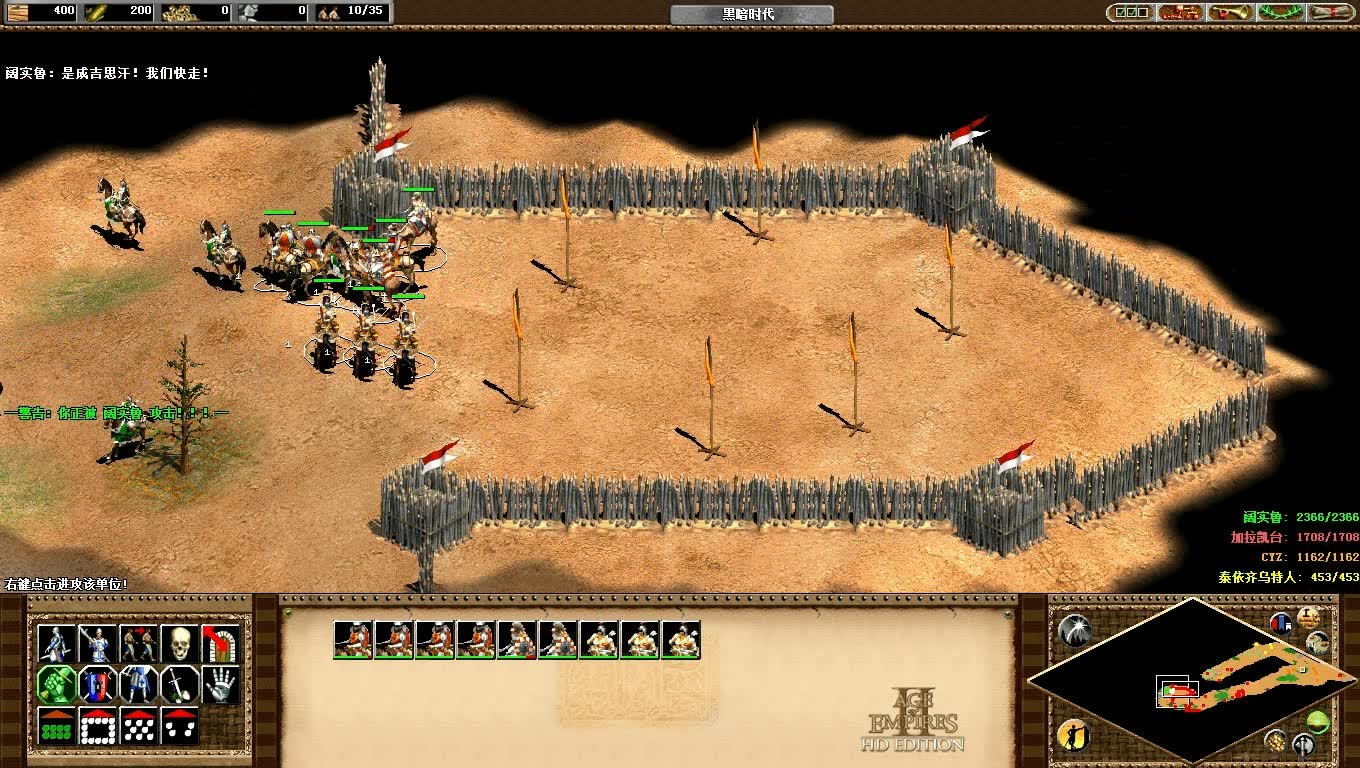Select the Patrol command icon
Image resolution: width=1360 pixels, height=768 pixels.
point(57,643)
